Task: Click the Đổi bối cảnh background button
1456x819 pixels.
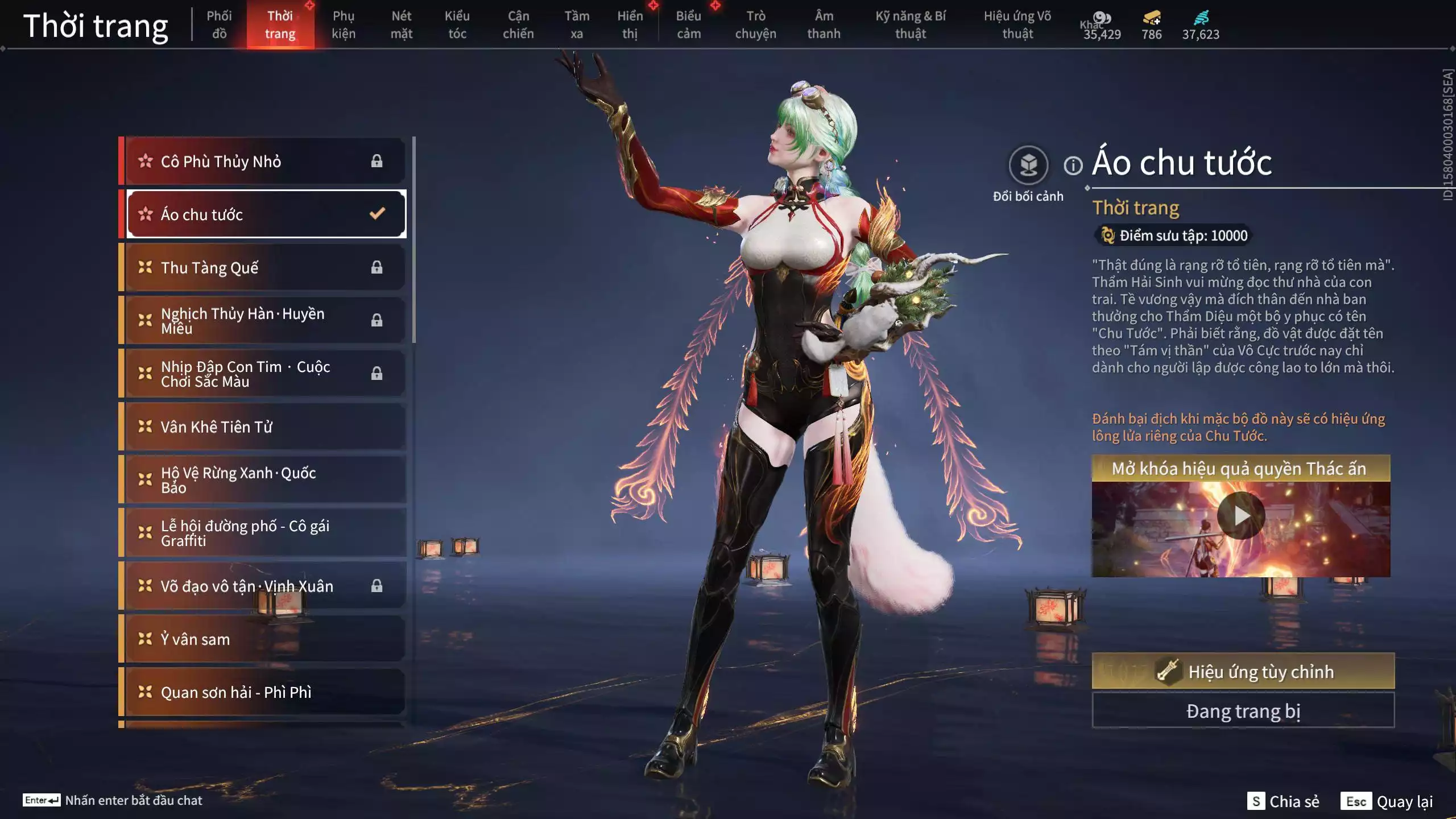Action: (x=1028, y=166)
